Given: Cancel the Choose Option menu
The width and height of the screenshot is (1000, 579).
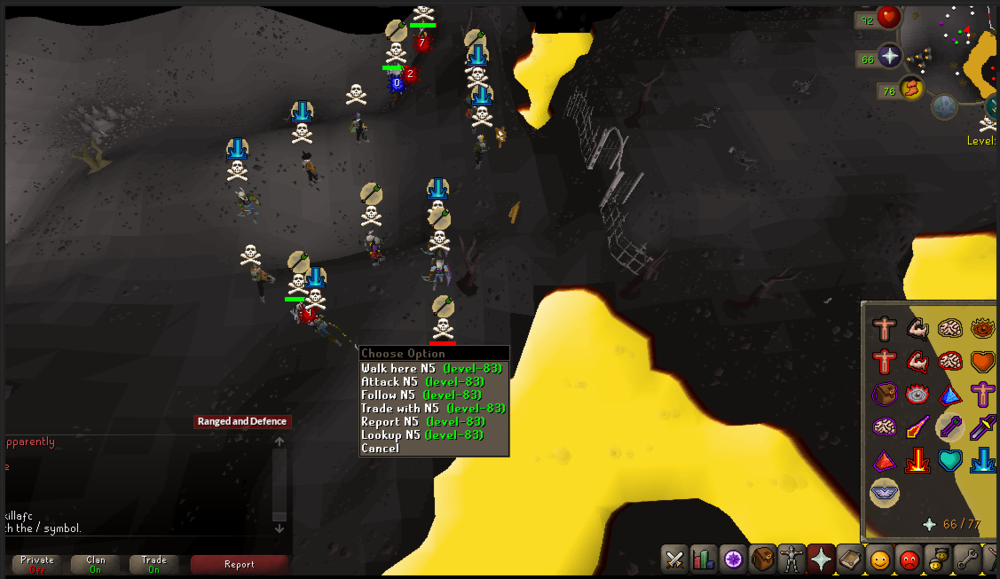Looking at the screenshot, I should 380,449.
